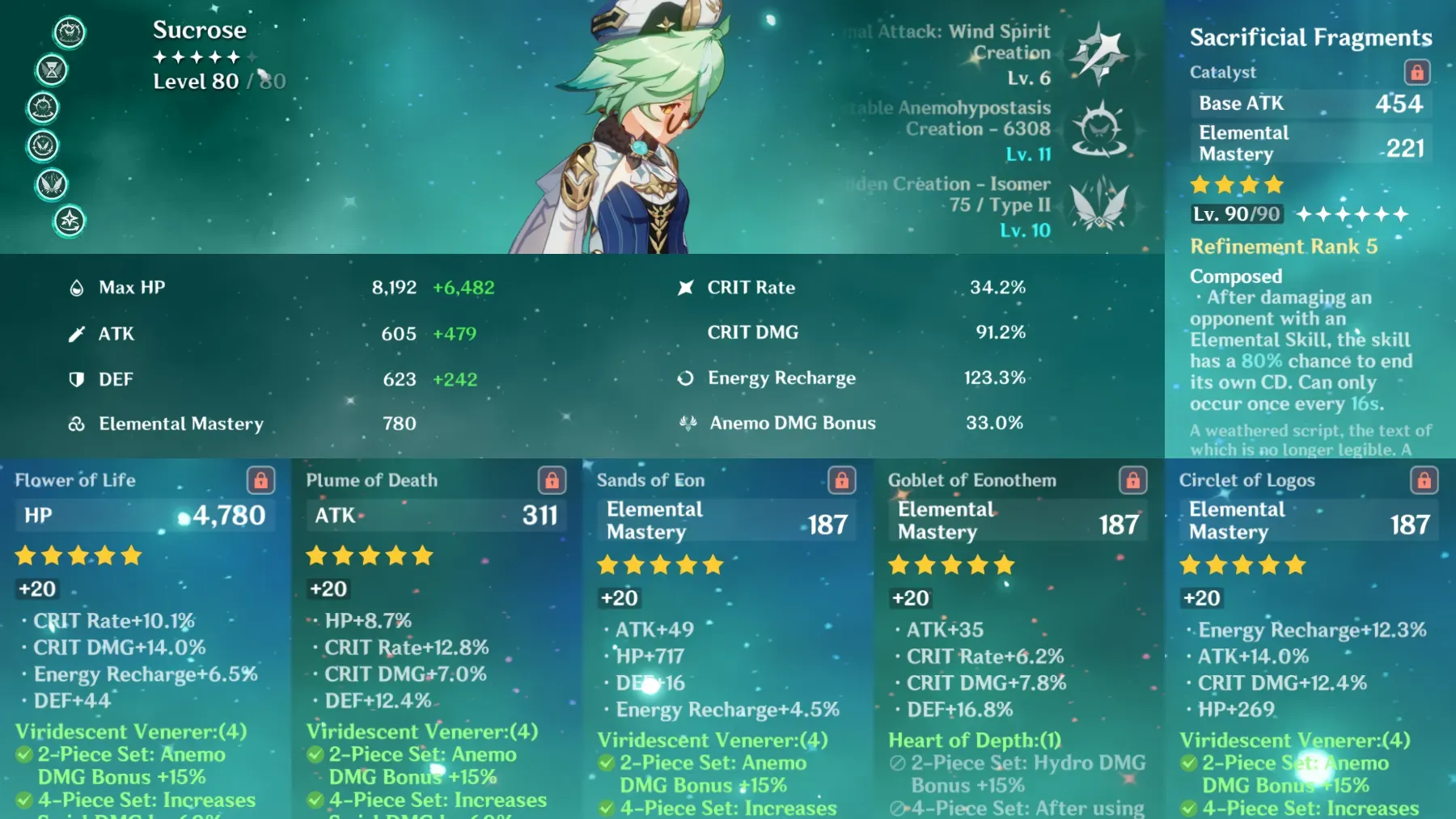Viewport: 1456px width, 819px height.
Task: Click the Anemo DMG Bonus stat icon
Action: pos(687,422)
